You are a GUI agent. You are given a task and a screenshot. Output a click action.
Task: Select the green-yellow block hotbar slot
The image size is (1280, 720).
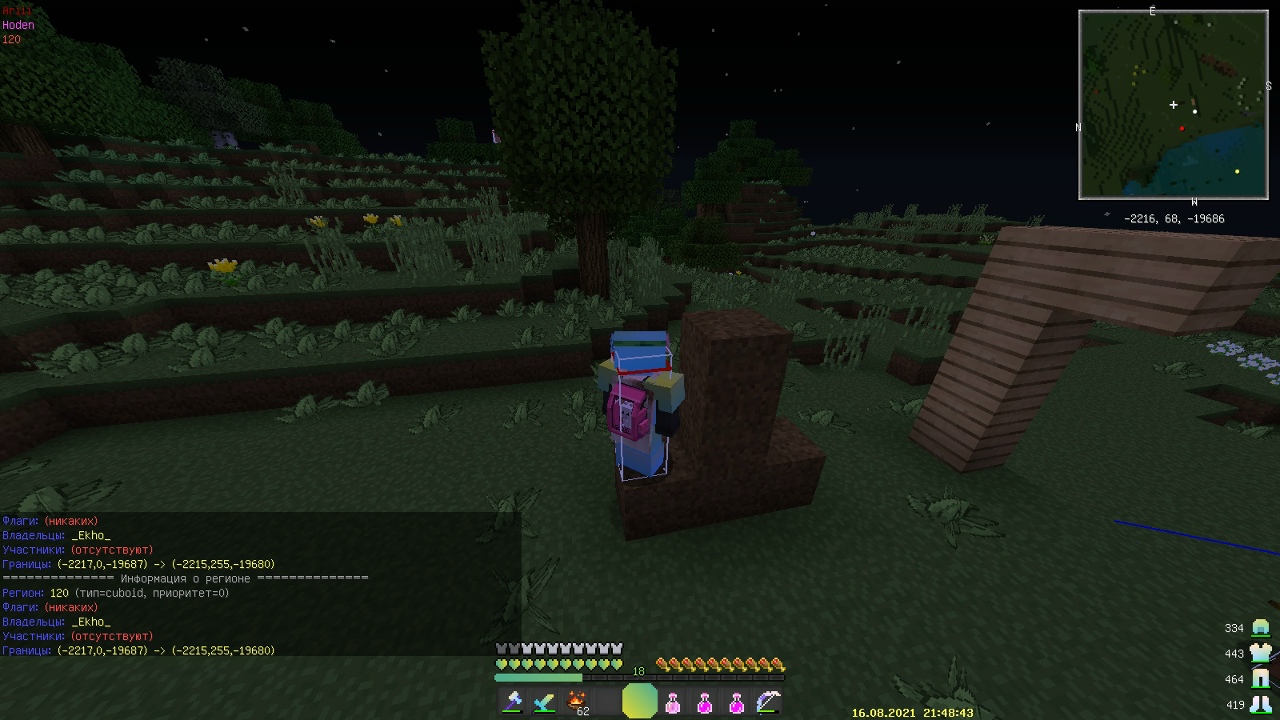[640, 702]
